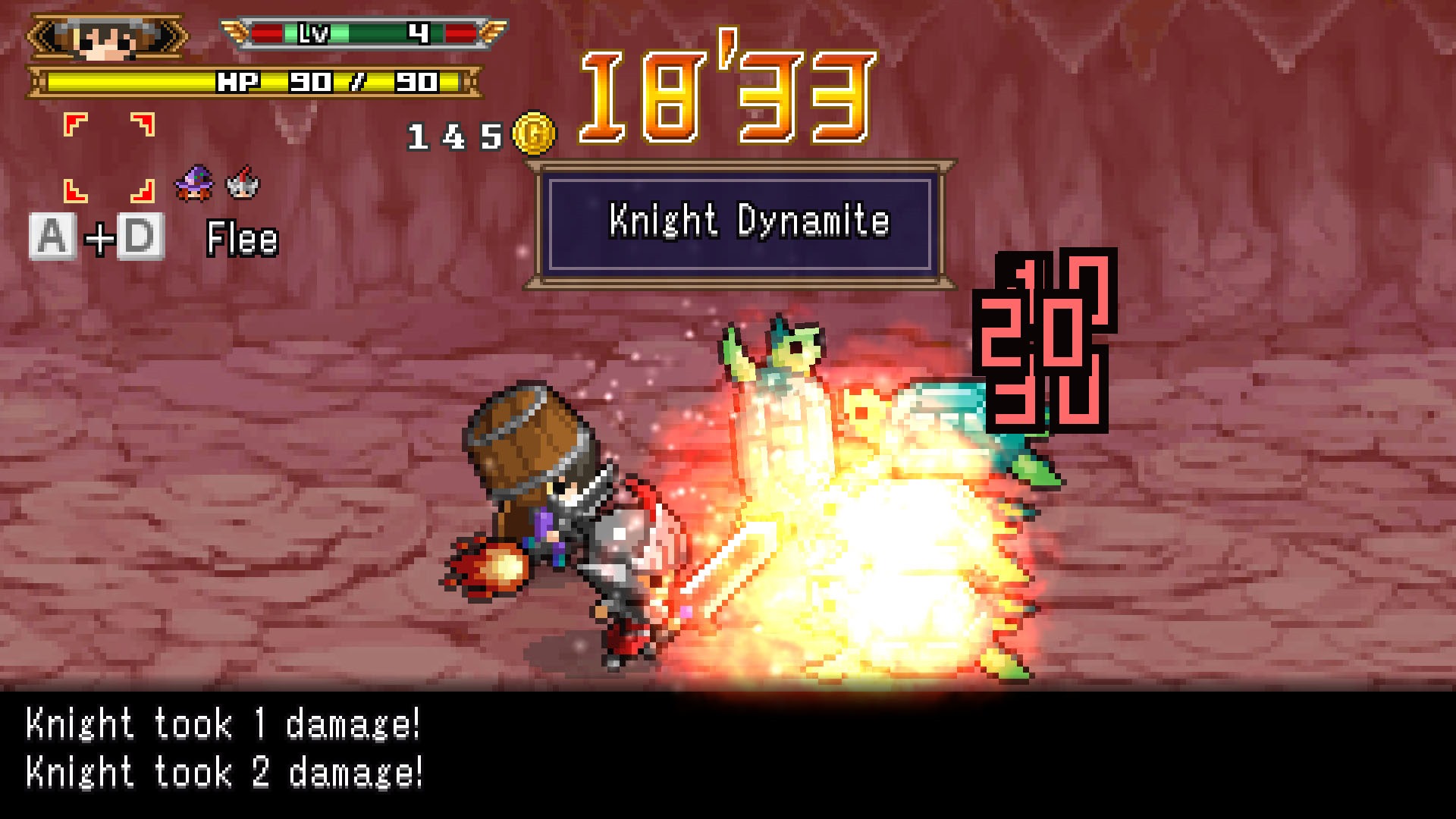The height and width of the screenshot is (819, 1456).
Task: Select the hero portrait in the top-left frame
Action: pyautogui.click(x=102, y=34)
